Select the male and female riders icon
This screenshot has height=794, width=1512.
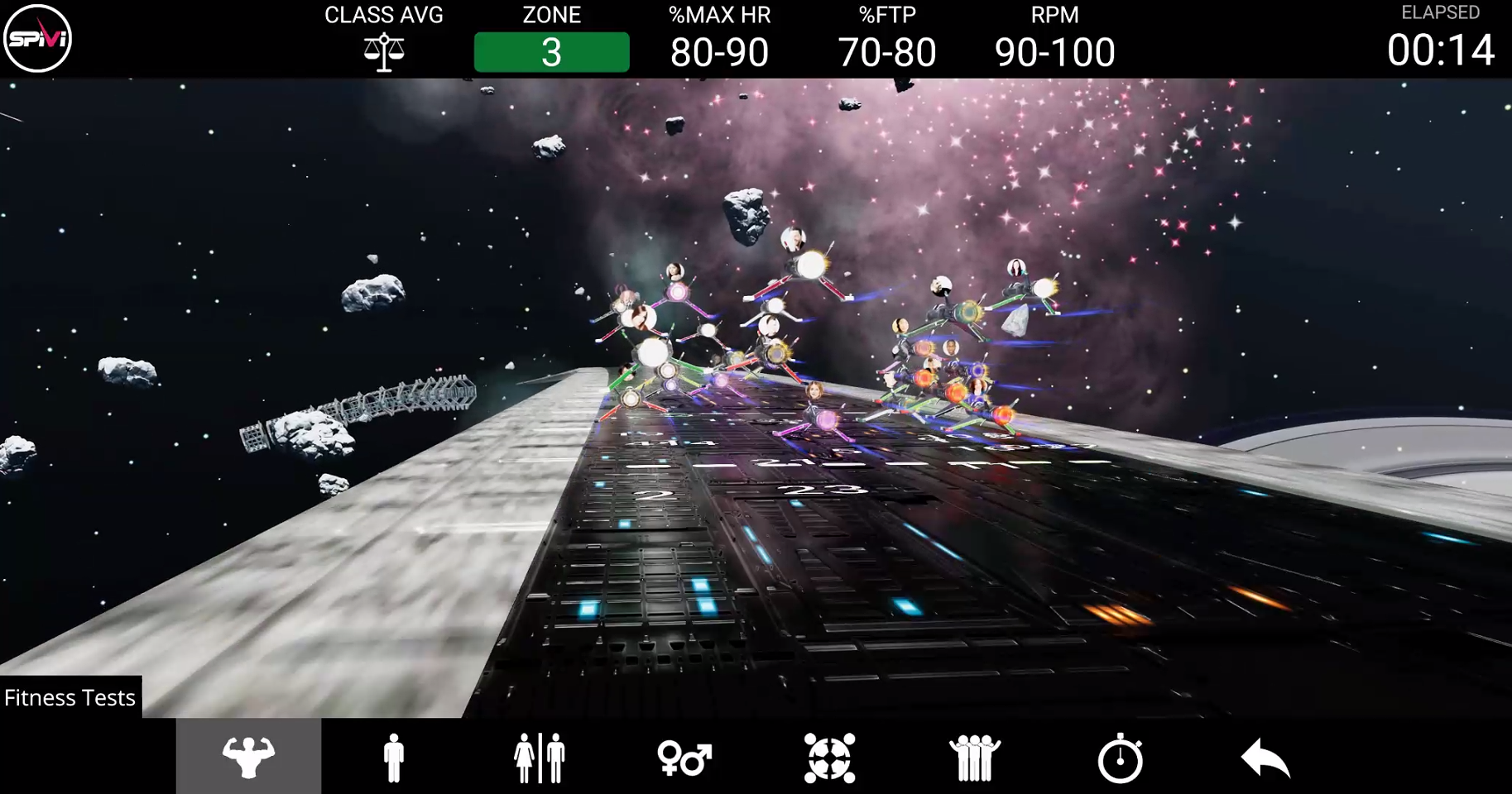pyautogui.click(x=539, y=755)
